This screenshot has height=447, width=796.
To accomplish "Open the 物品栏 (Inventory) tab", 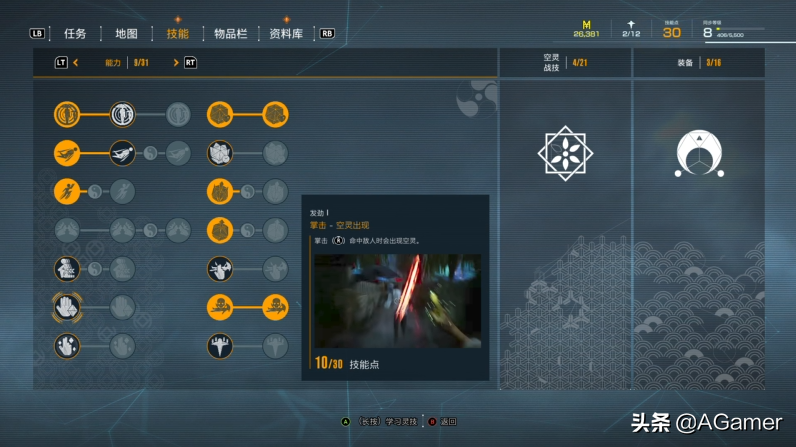I will (x=230, y=33).
